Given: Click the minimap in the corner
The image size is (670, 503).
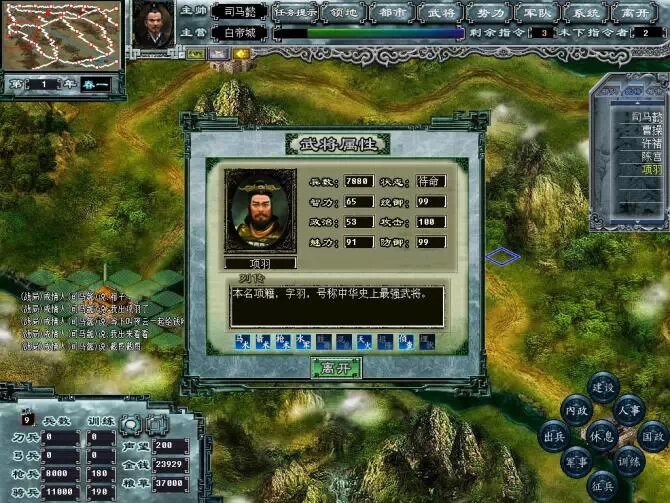Looking at the screenshot, I should 61,34.
